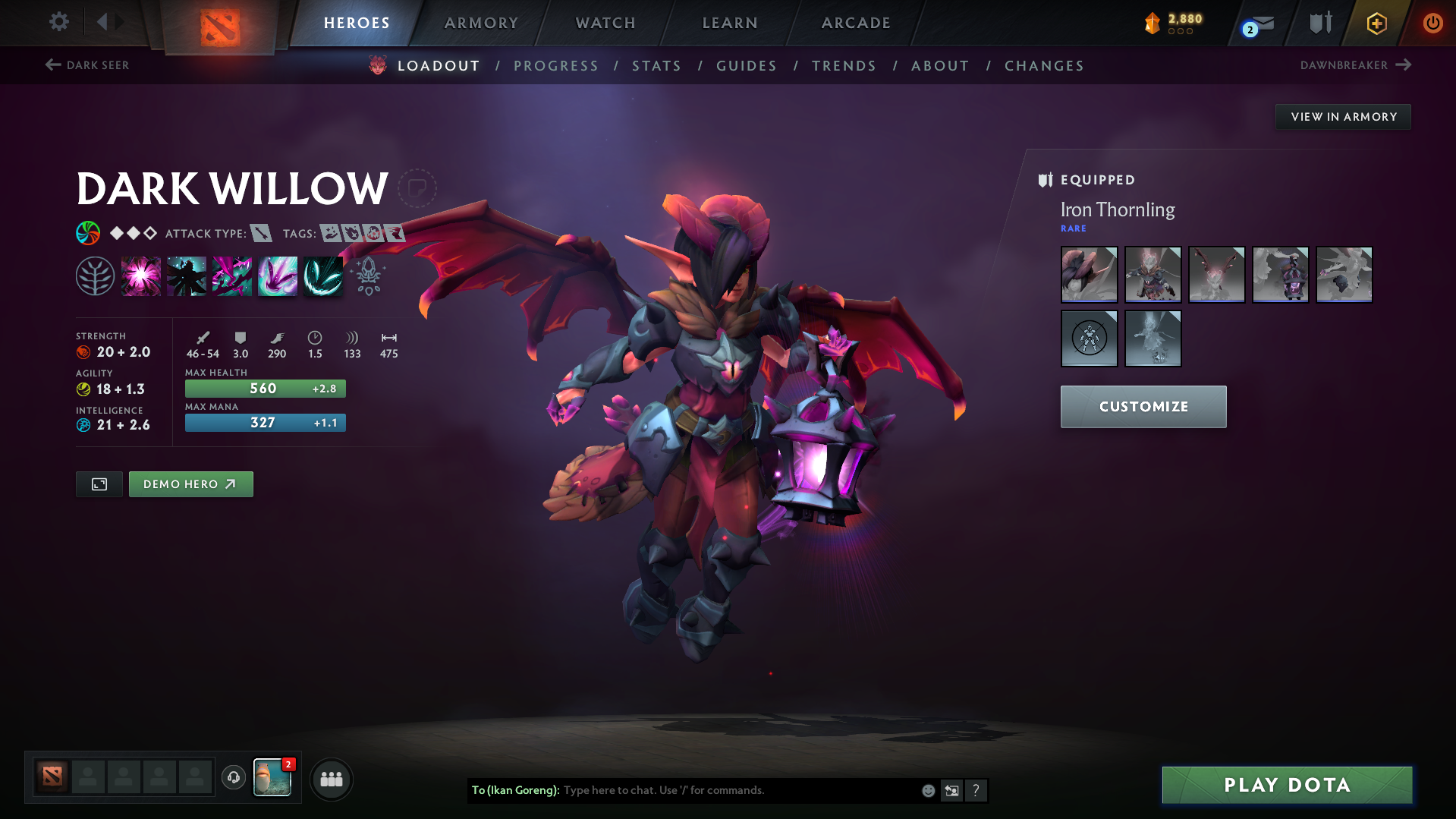Click the power exit icon in the corner
Viewport: 1456px width, 819px height.
(1432, 23)
